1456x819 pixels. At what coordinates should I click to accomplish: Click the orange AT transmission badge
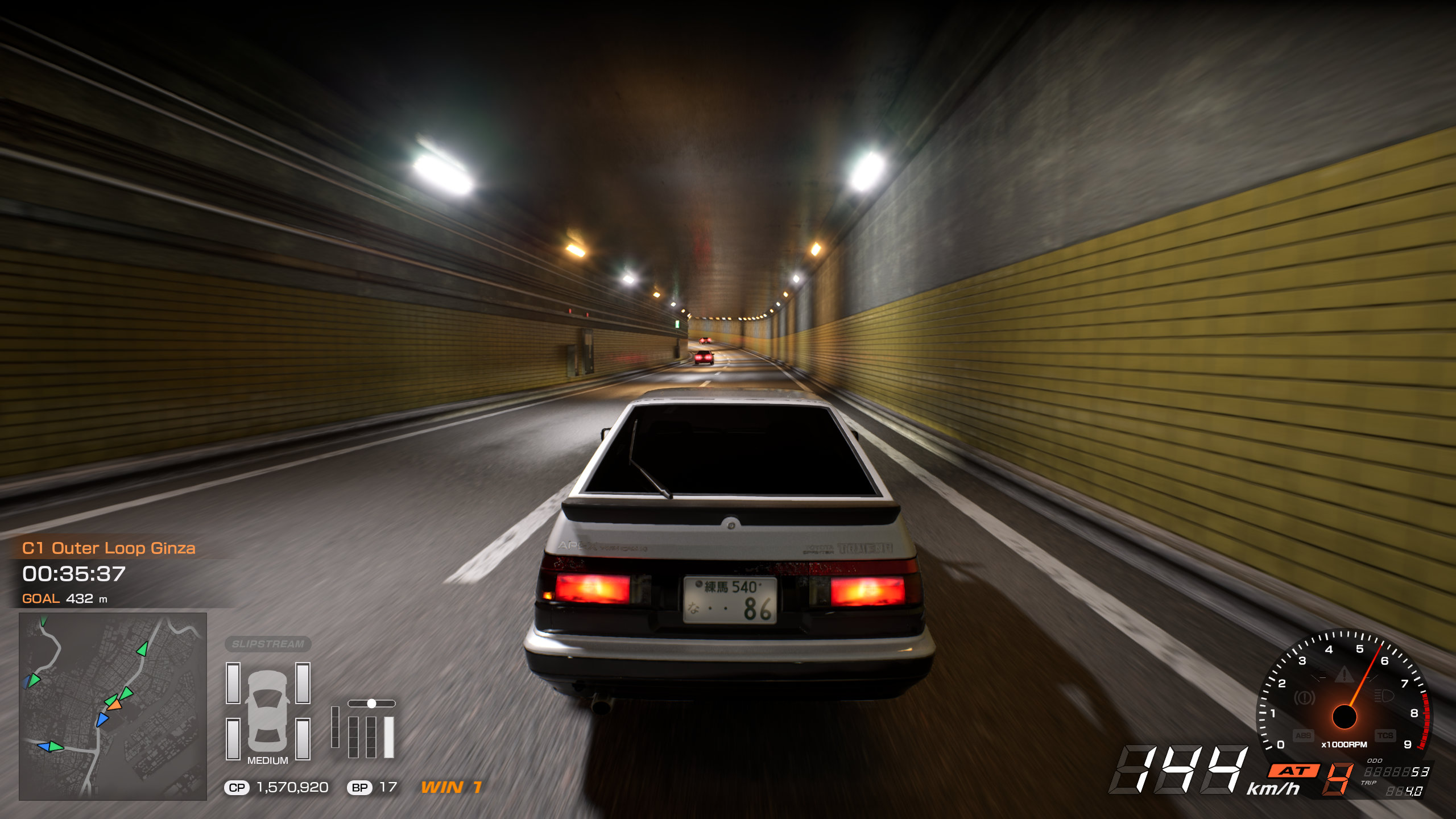tap(1294, 771)
